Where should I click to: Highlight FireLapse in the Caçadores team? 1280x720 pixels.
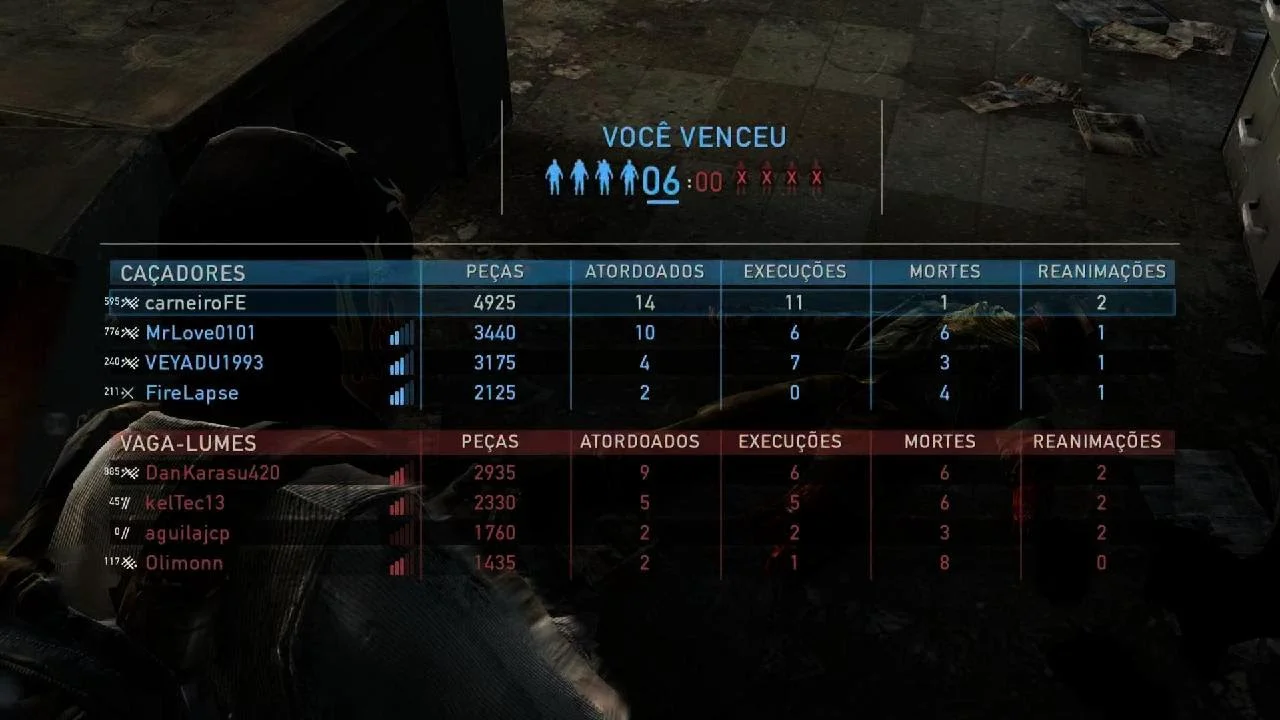(192, 393)
